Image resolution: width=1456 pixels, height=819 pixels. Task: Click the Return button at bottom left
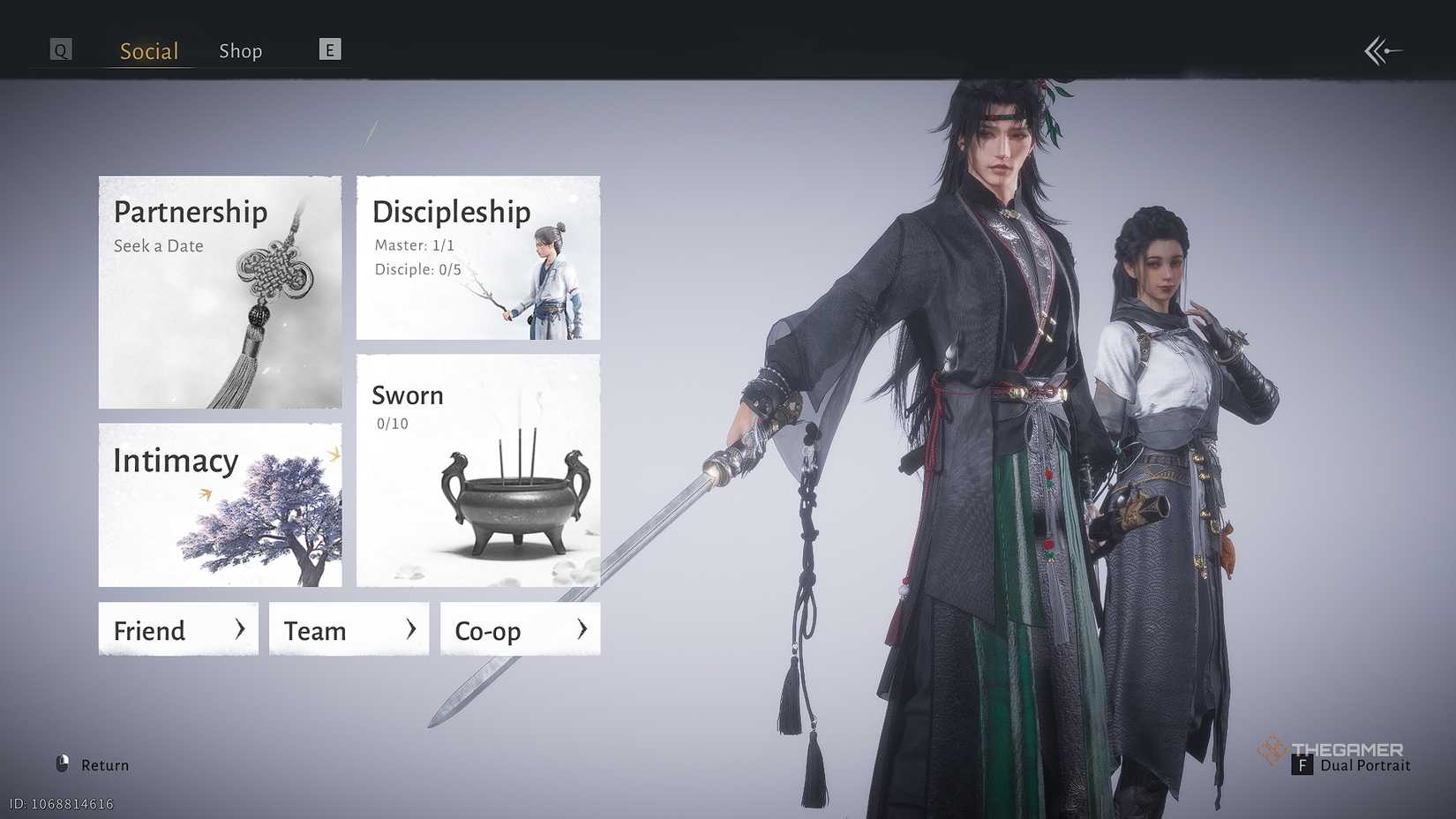pyautogui.click(x=94, y=764)
